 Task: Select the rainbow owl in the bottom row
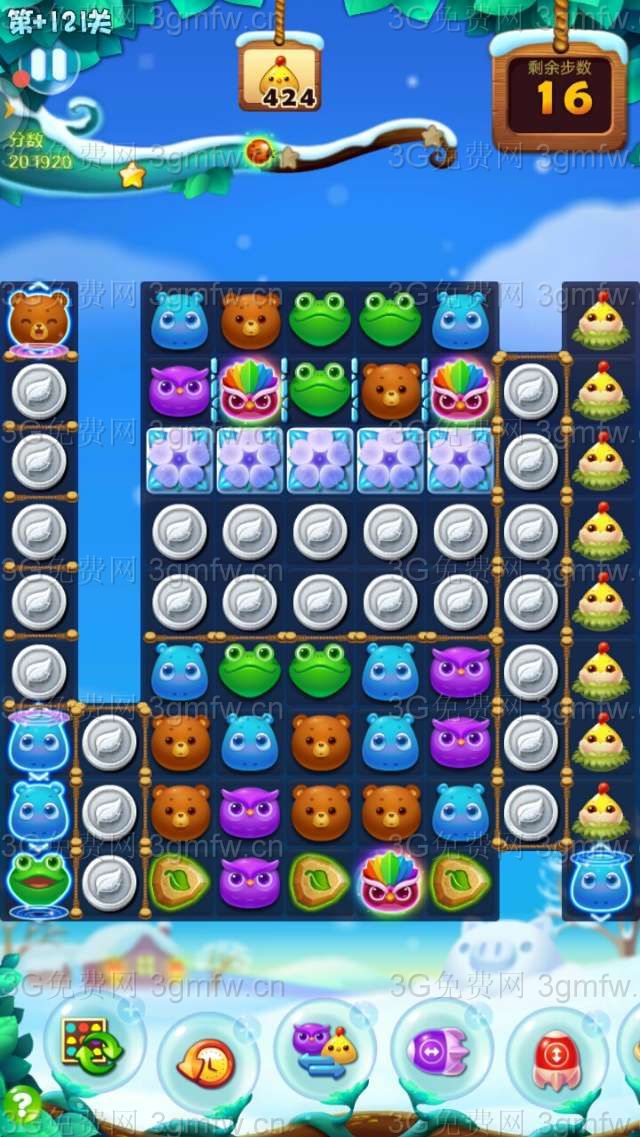(390, 881)
